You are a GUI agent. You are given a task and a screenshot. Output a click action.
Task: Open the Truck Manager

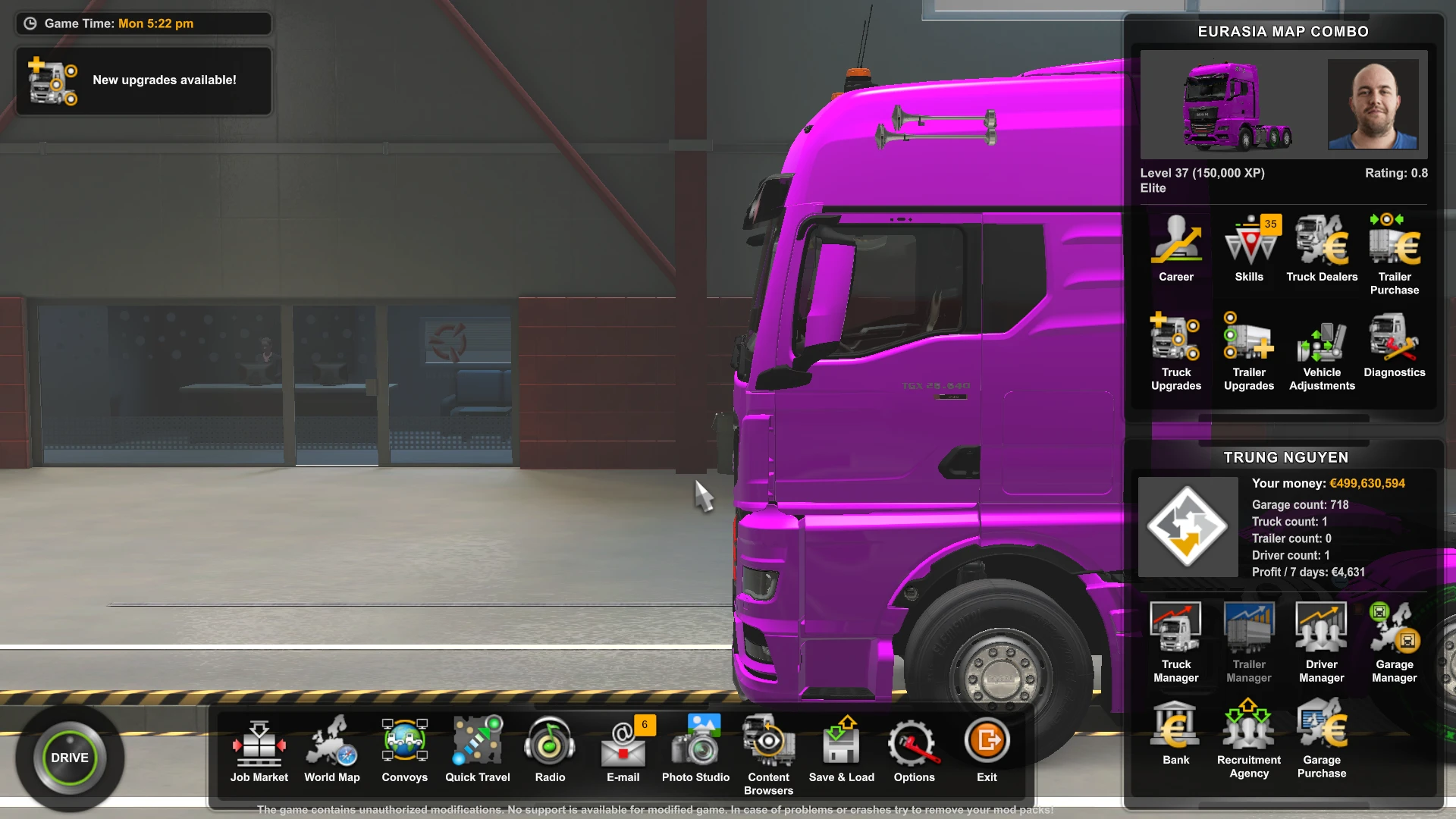coord(1176,629)
